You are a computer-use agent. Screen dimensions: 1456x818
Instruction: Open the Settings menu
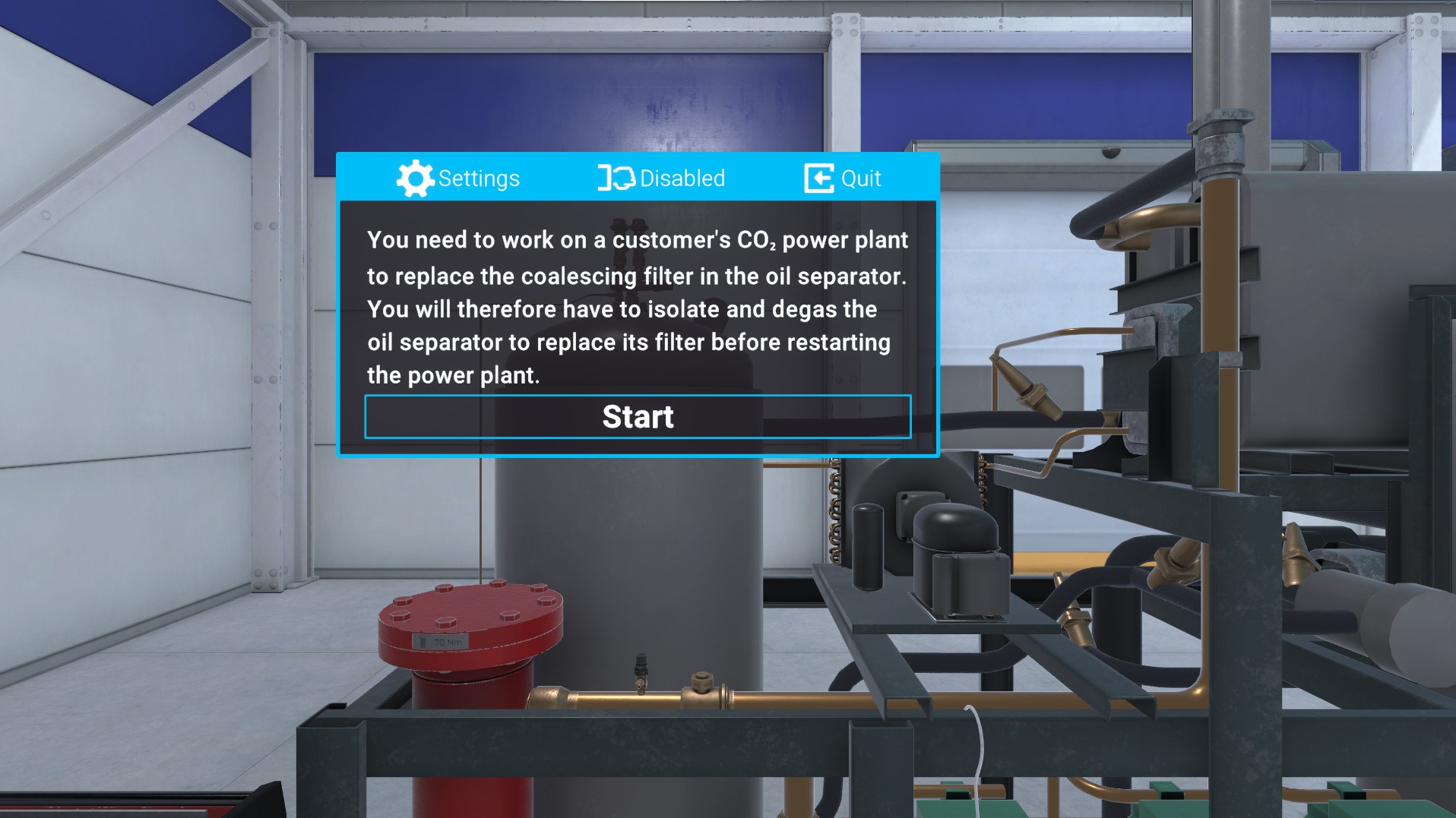click(458, 178)
